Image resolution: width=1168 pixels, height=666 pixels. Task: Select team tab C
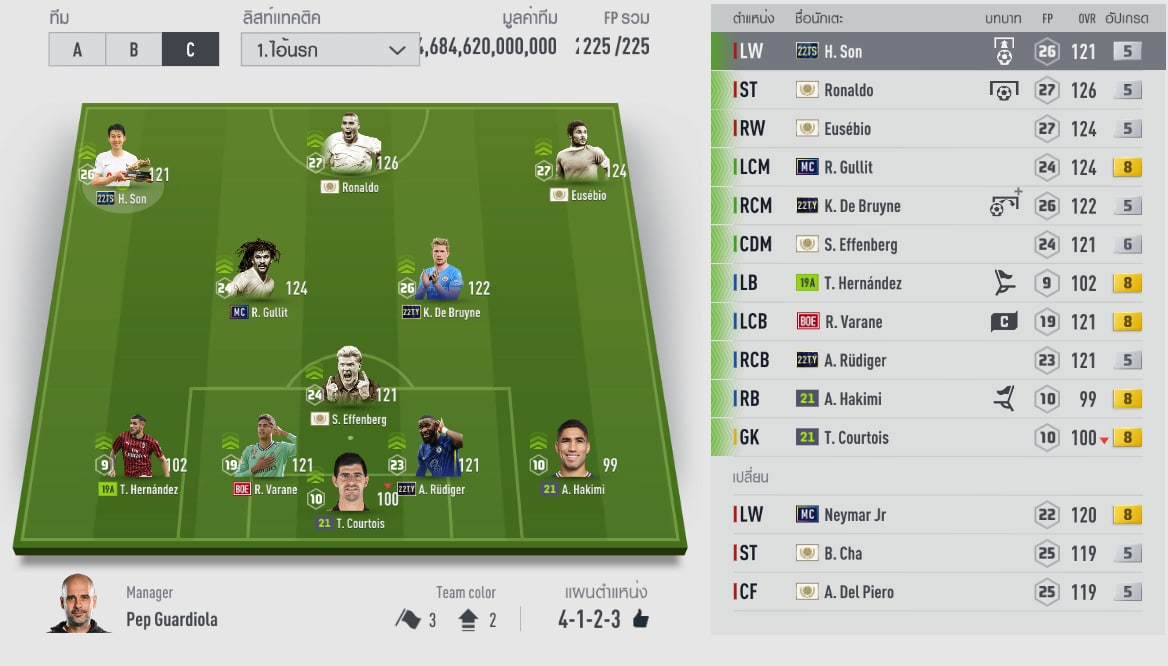(x=190, y=49)
